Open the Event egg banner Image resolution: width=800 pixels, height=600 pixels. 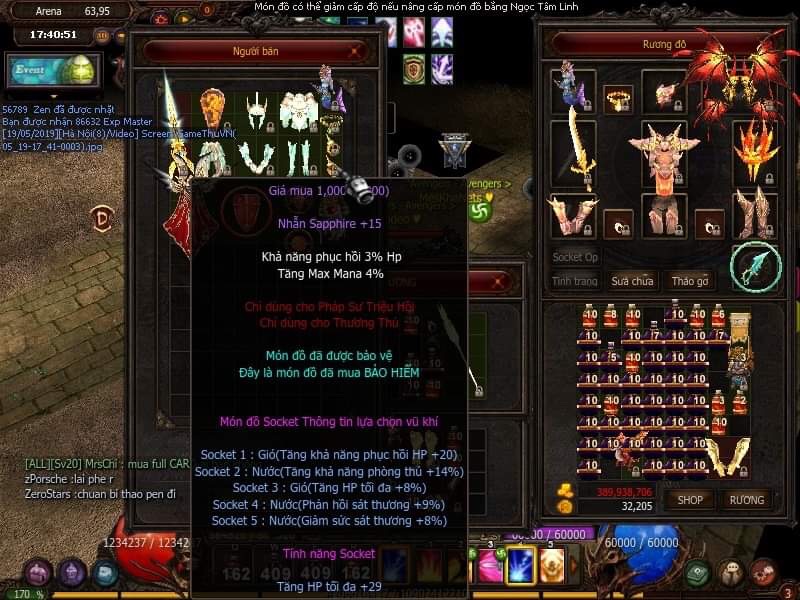point(51,71)
